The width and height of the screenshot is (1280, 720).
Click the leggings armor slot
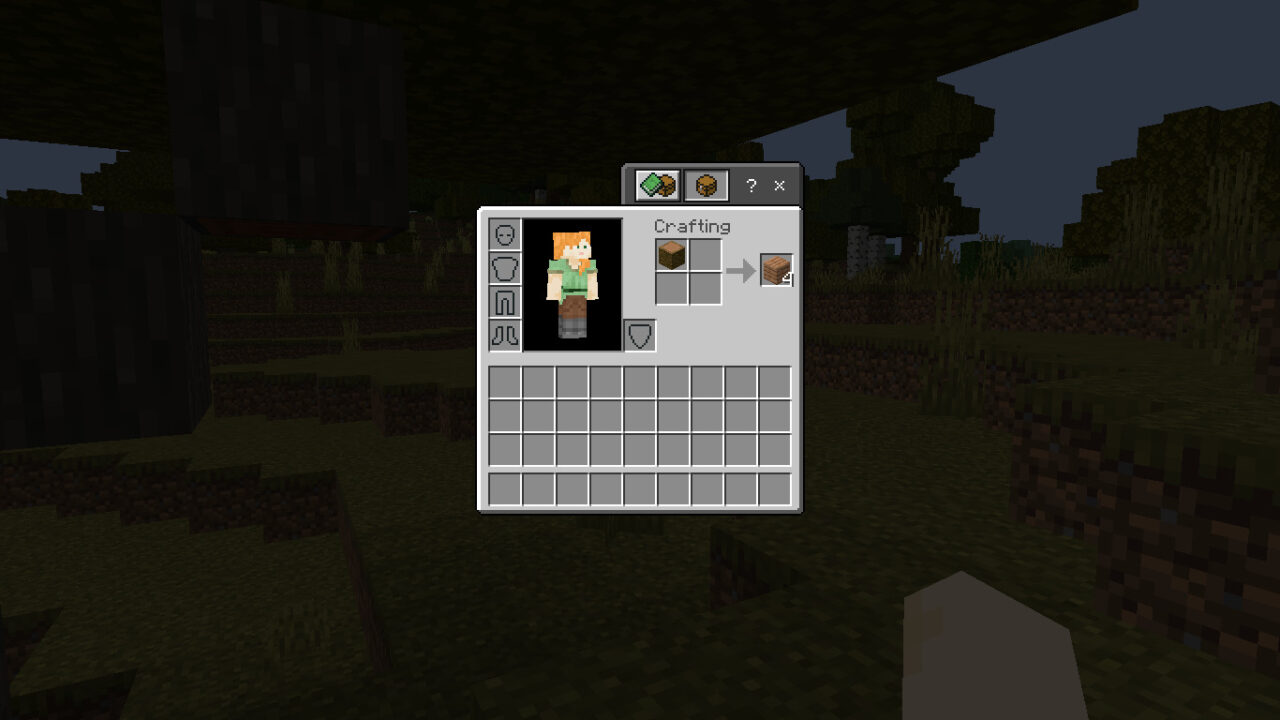[x=505, y=302]
